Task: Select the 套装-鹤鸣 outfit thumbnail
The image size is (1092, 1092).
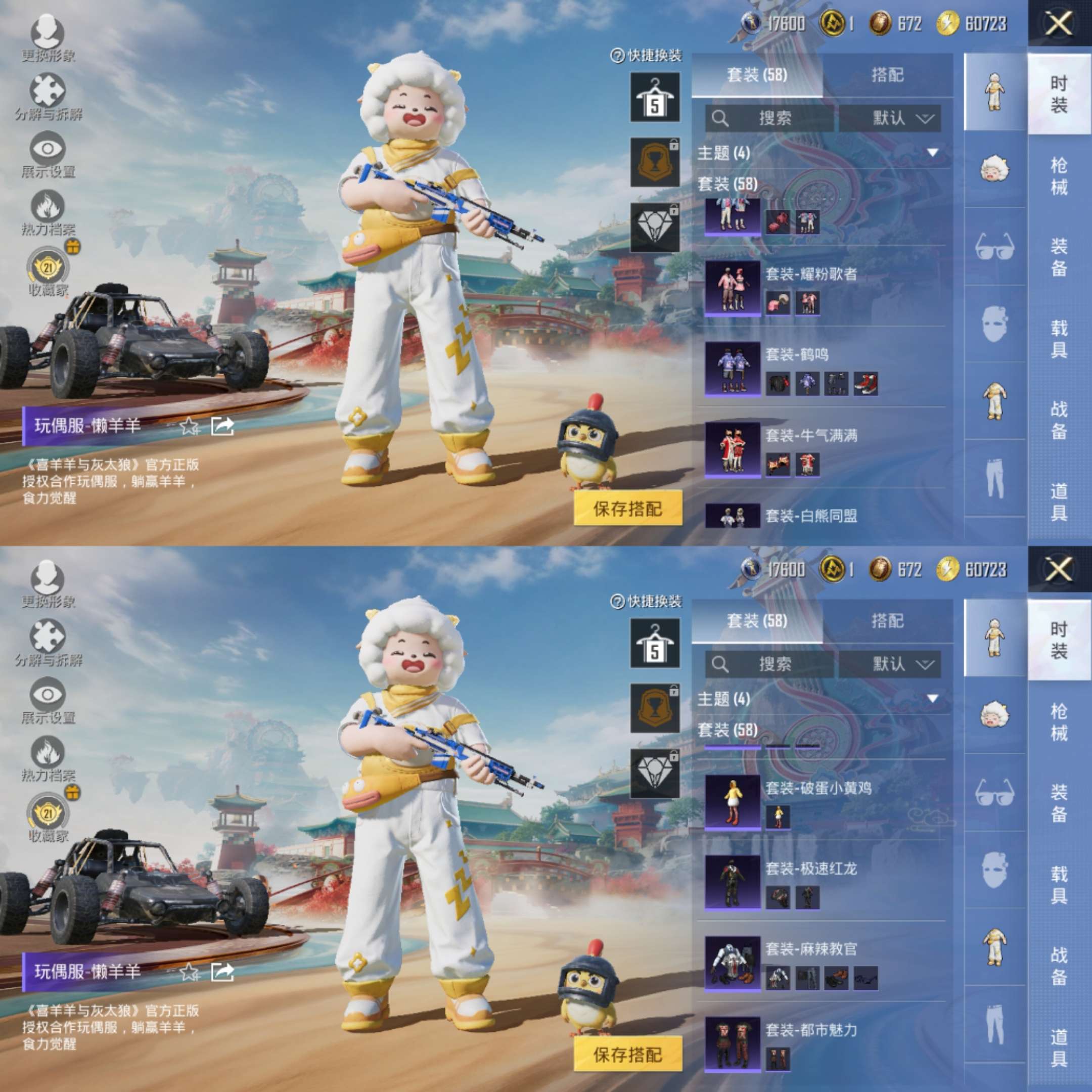Action: point(733,370)
